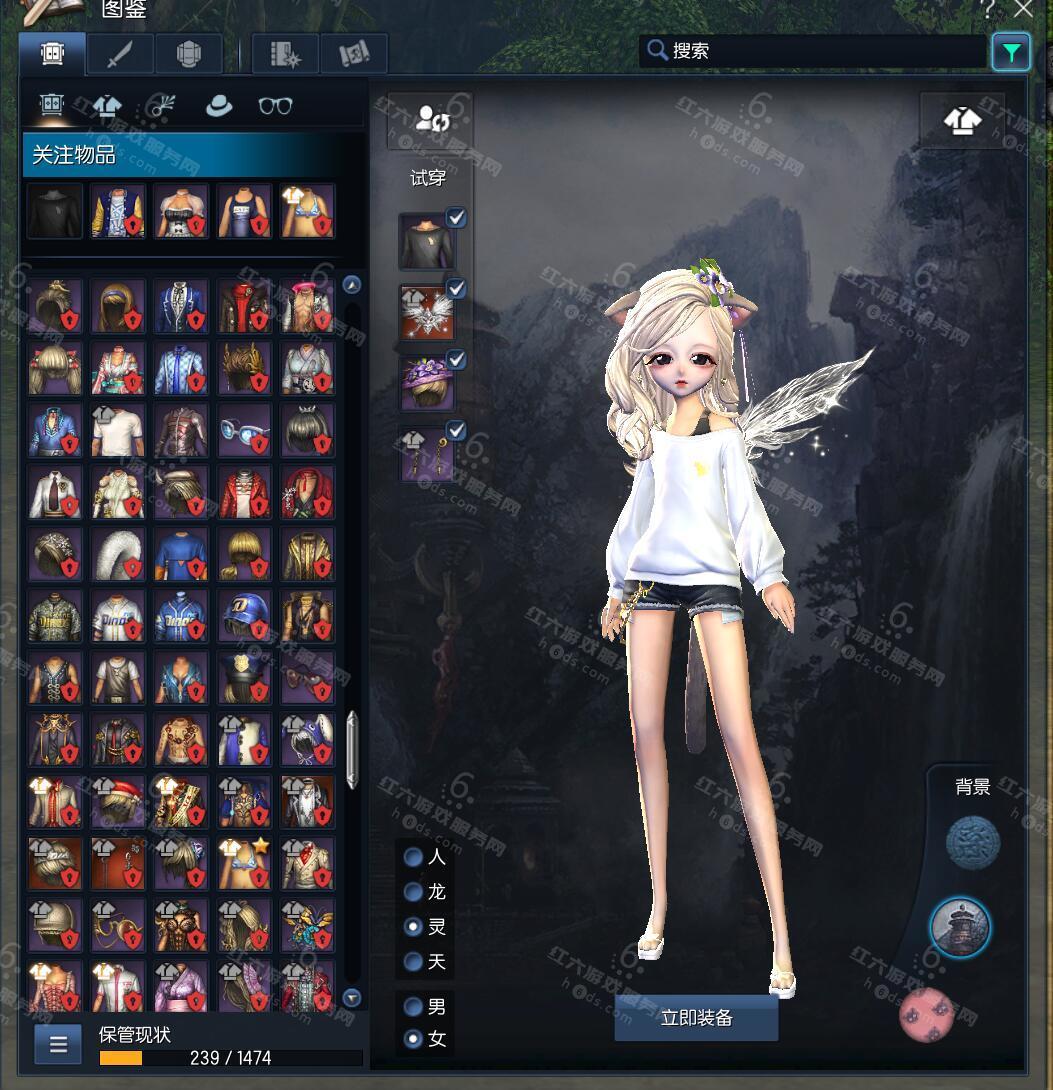Image resolution: width=1053 pixels, height=1090 pixels.
Task: Switch to the sword weapon tab
Action: 120,54
